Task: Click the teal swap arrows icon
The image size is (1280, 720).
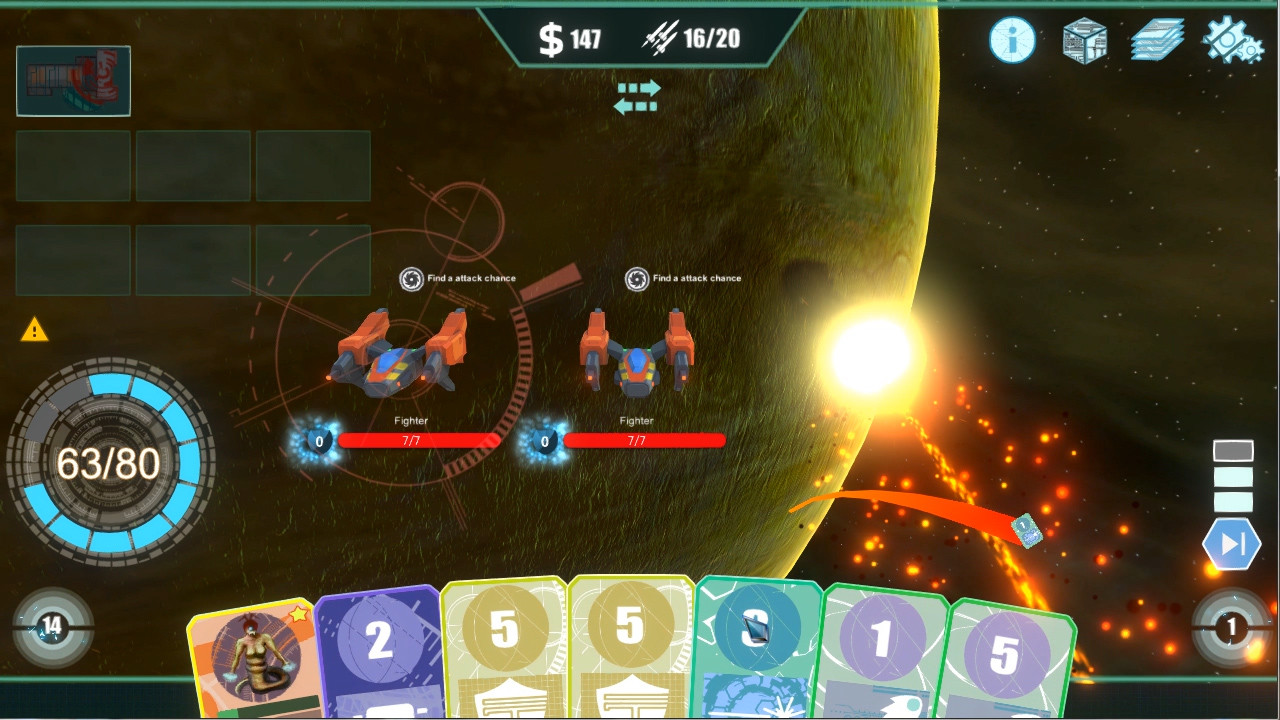Action: [638, 98]
